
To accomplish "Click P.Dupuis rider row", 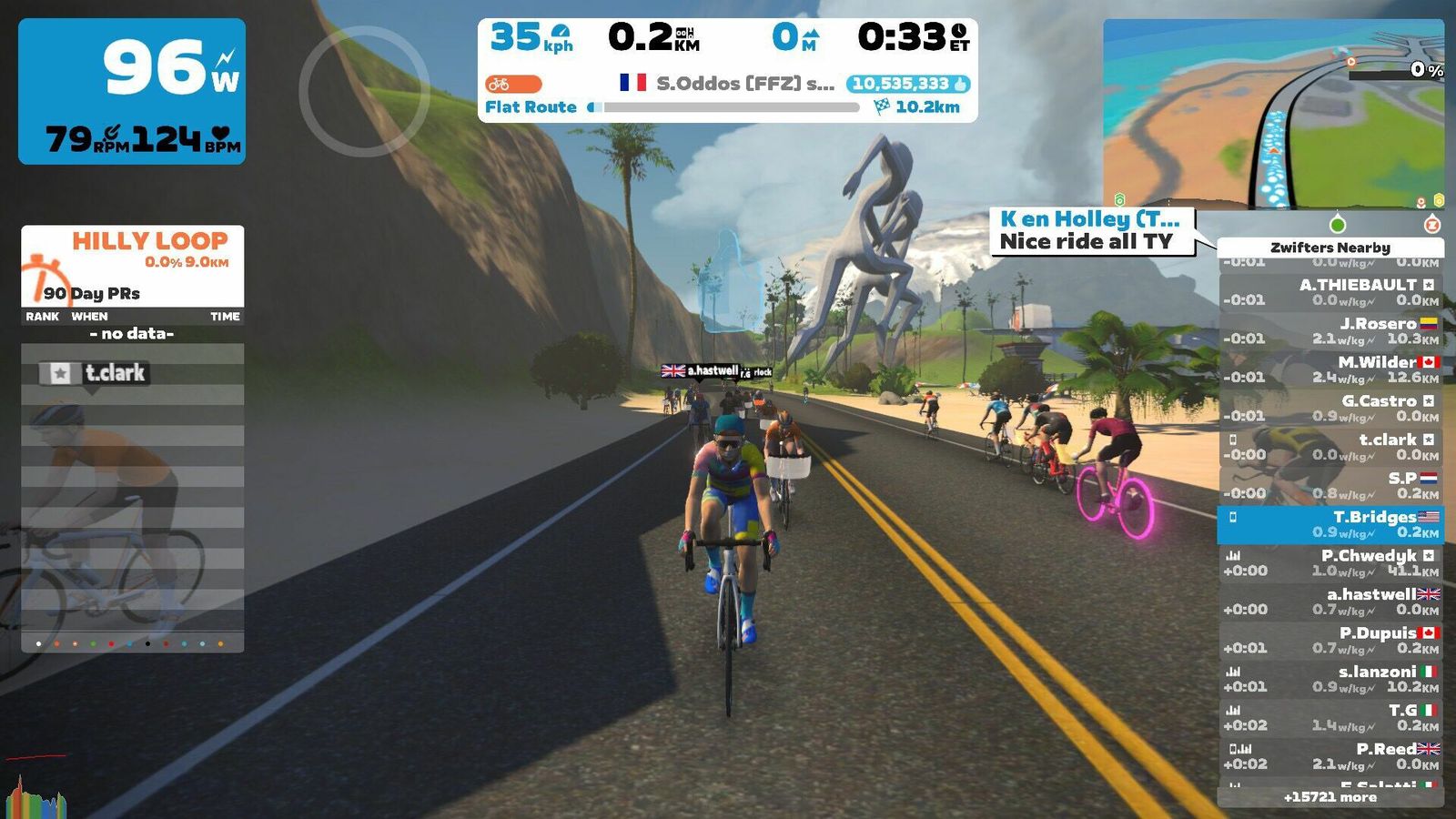I will click(1330, 640).
